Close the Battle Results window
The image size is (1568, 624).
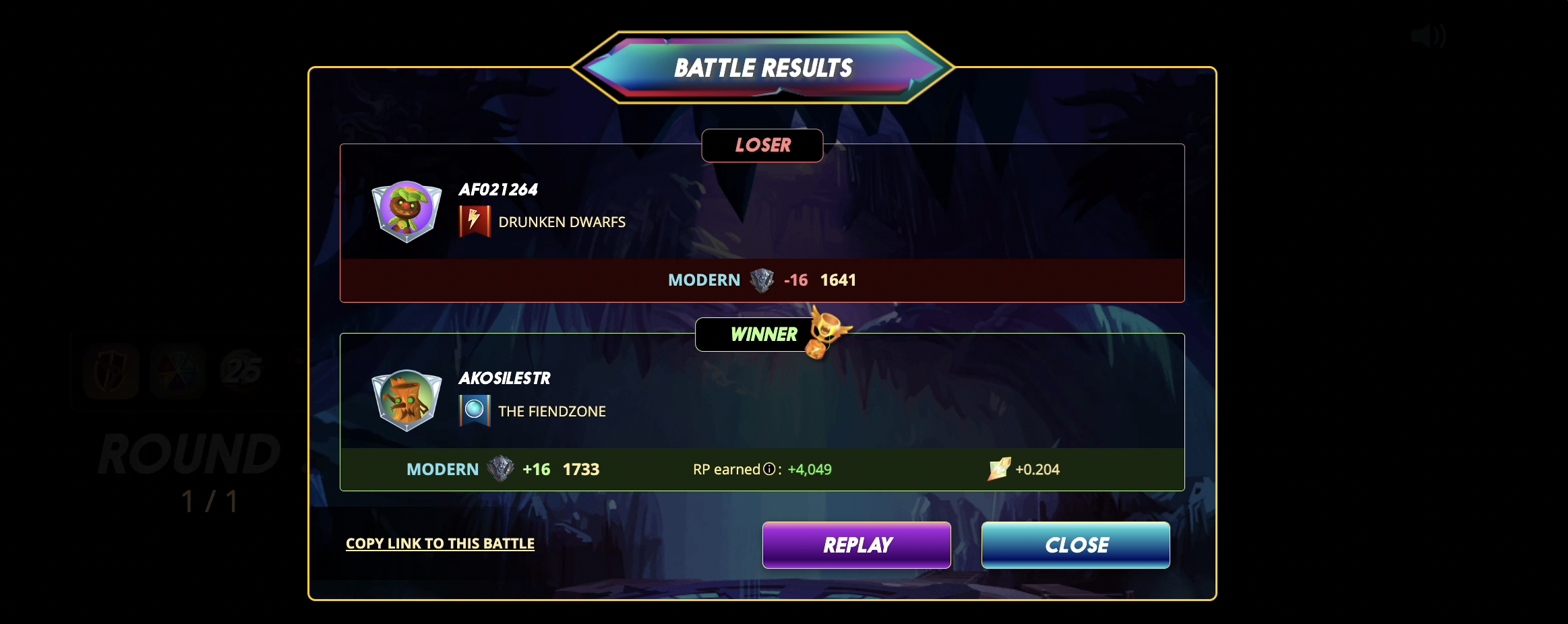pyautogui.click(x=1075, y=544)
